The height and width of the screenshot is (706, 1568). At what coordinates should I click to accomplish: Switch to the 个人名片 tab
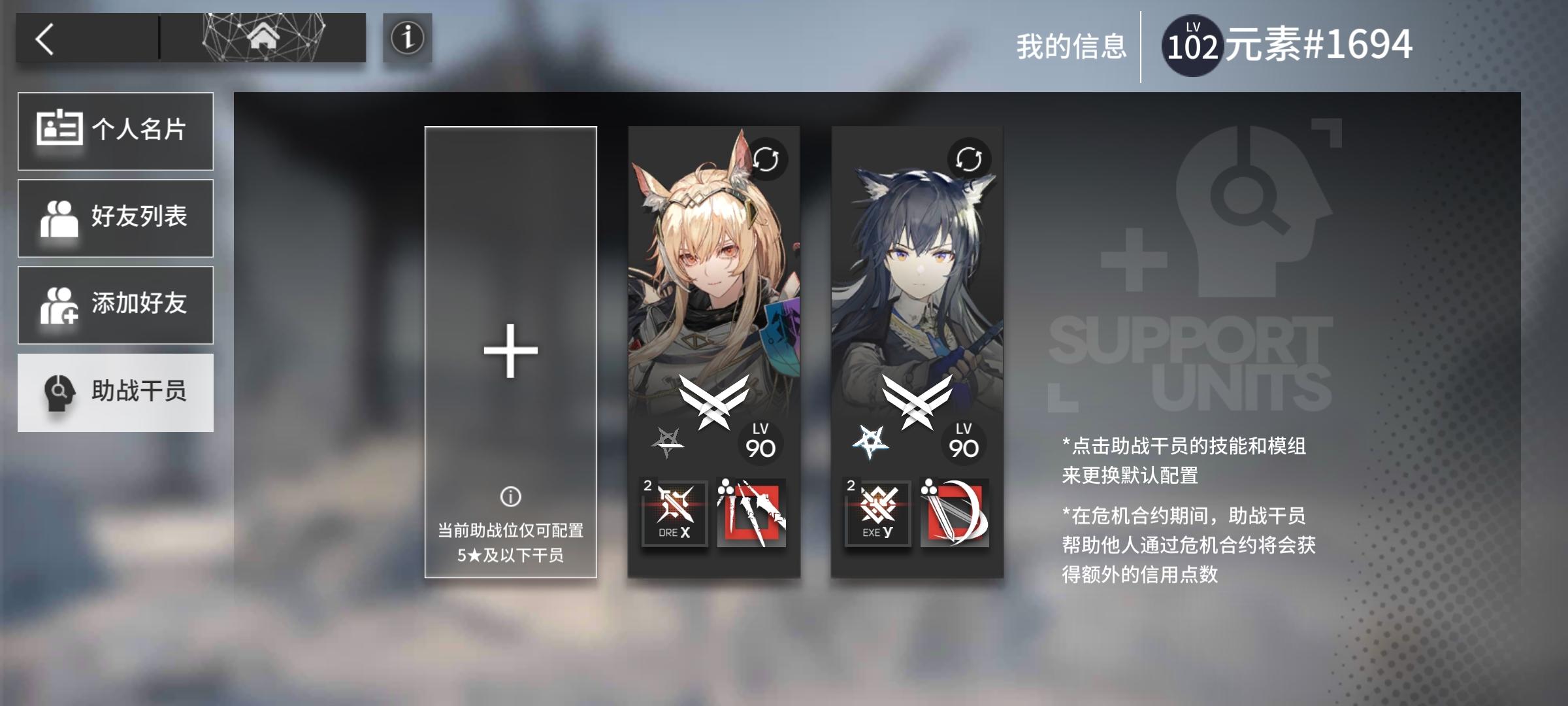[x=116, y=130]
